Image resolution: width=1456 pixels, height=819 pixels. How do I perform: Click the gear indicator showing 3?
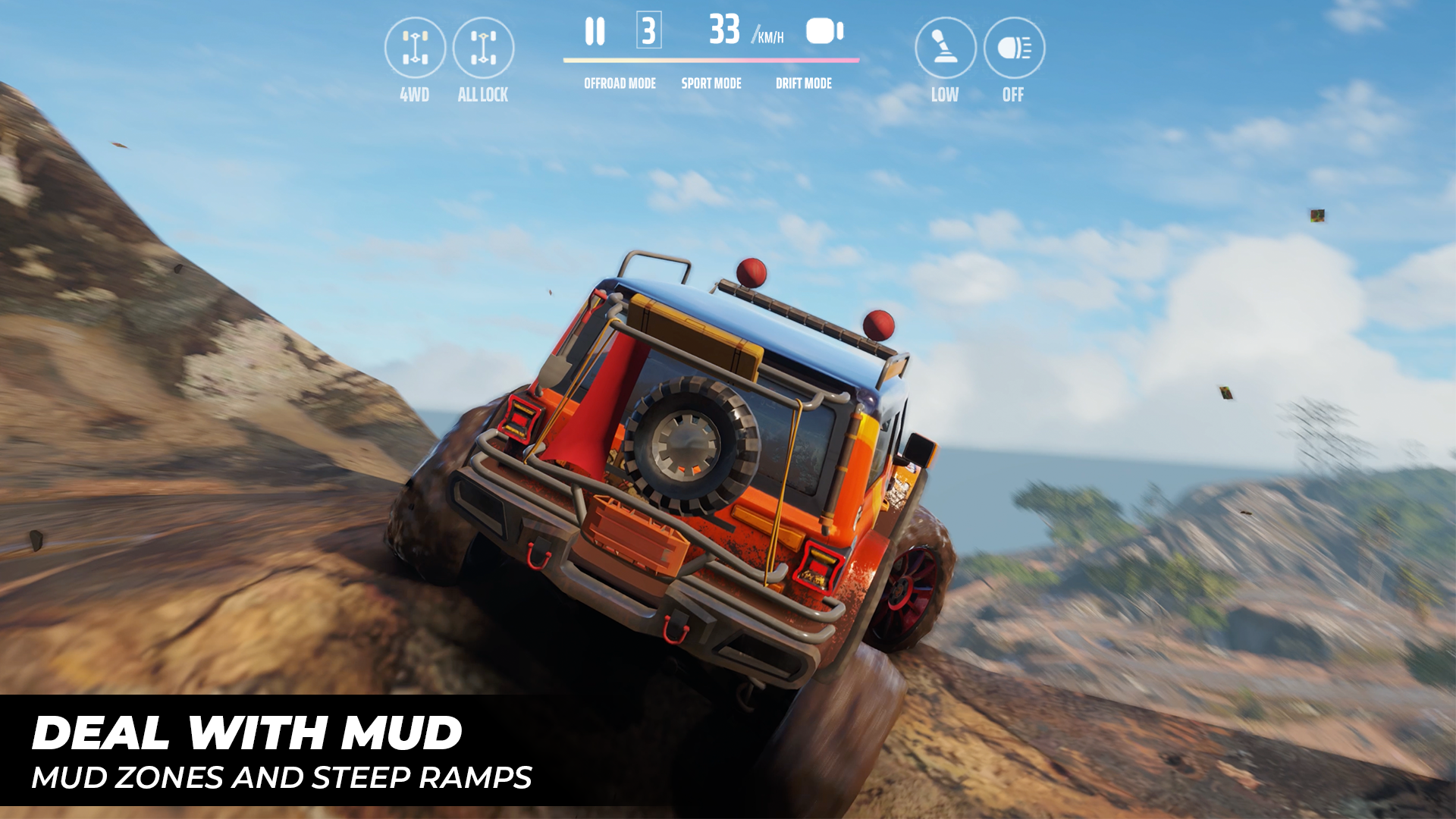(648, 32)
